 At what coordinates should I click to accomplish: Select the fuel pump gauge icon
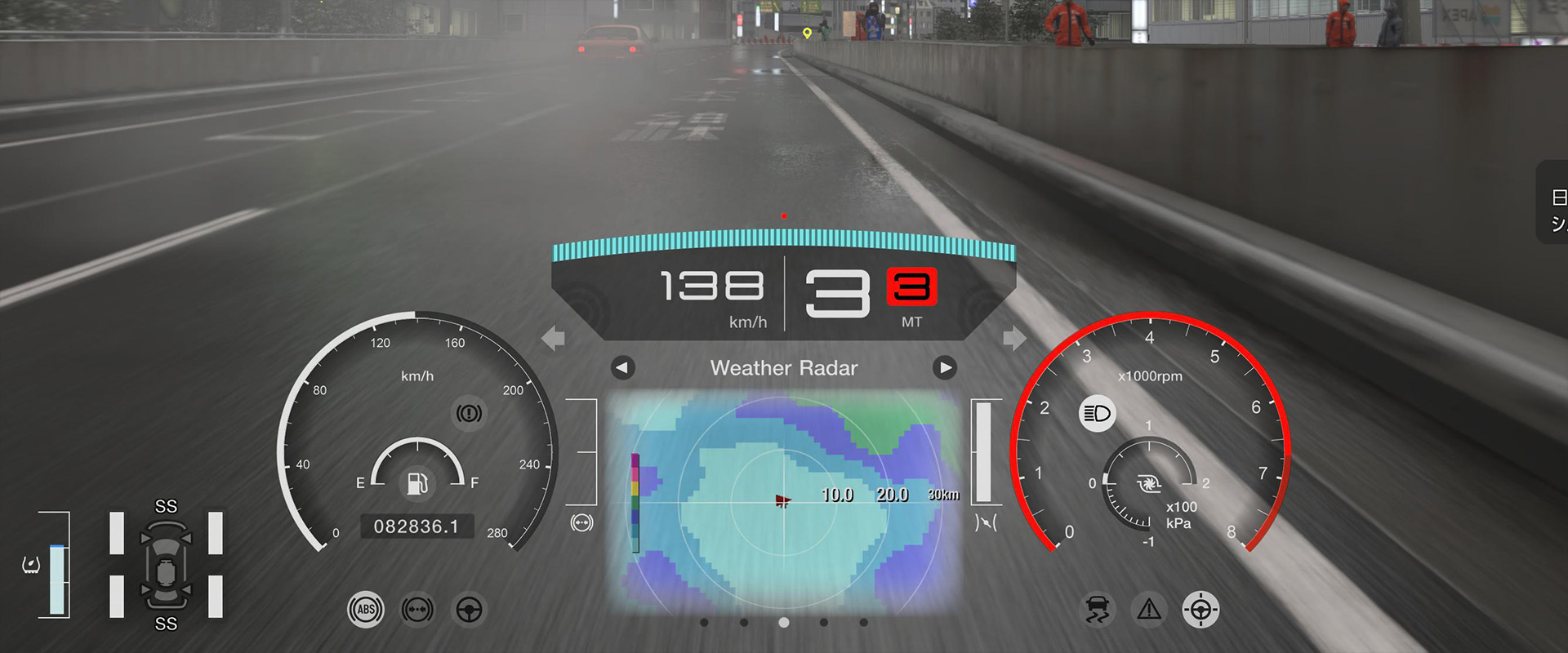pos(417,483)
